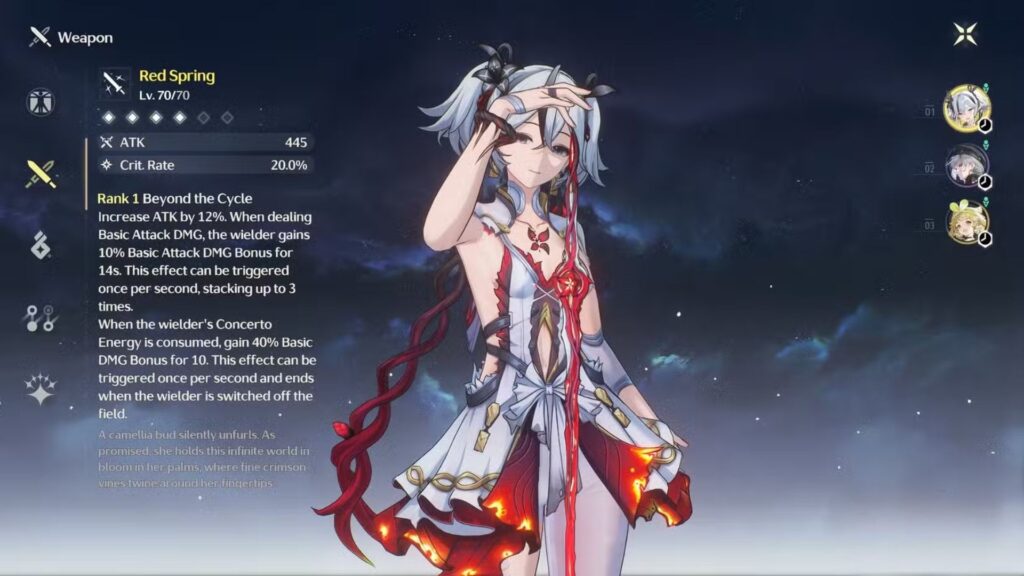
Task: Select party member 01 portrait
Action: tap(967, 108)
